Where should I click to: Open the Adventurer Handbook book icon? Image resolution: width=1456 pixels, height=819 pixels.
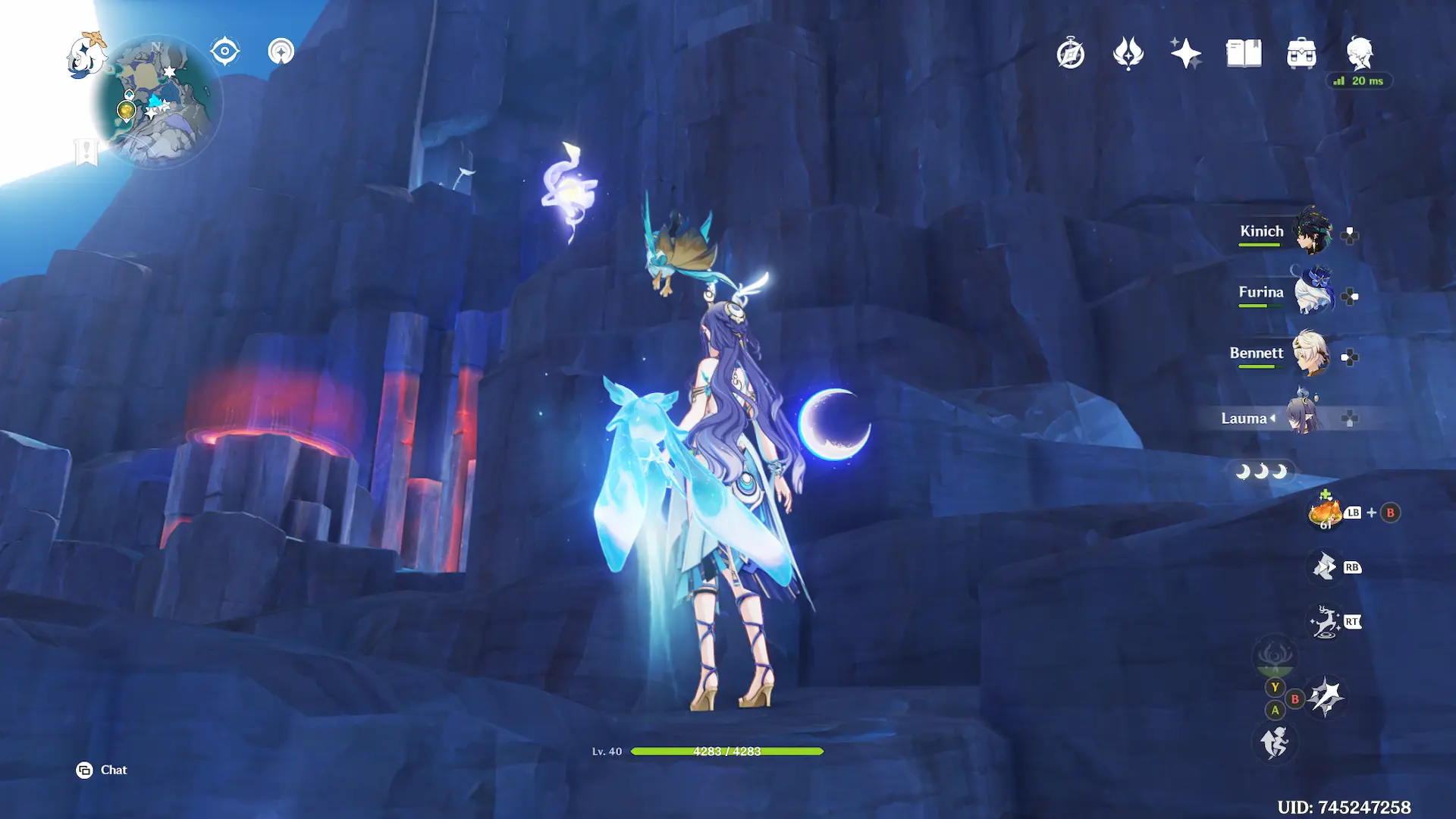(1244, 54)
